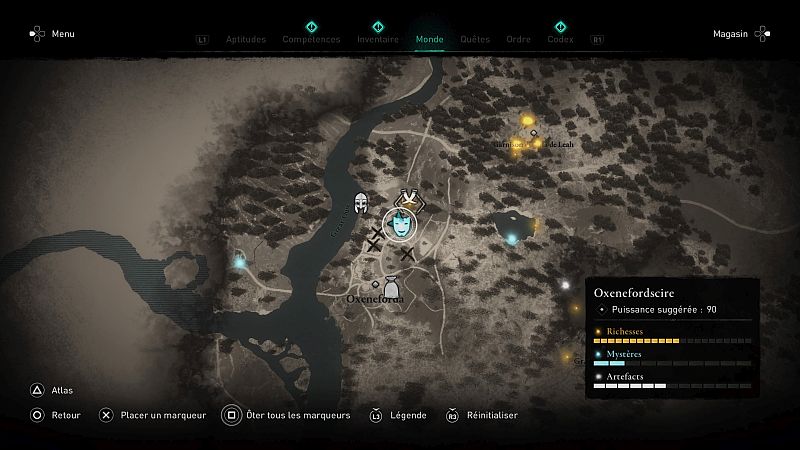Select the white artefact glow near region panel
This screenshot has height=450, width=800.
pos(565,285)
